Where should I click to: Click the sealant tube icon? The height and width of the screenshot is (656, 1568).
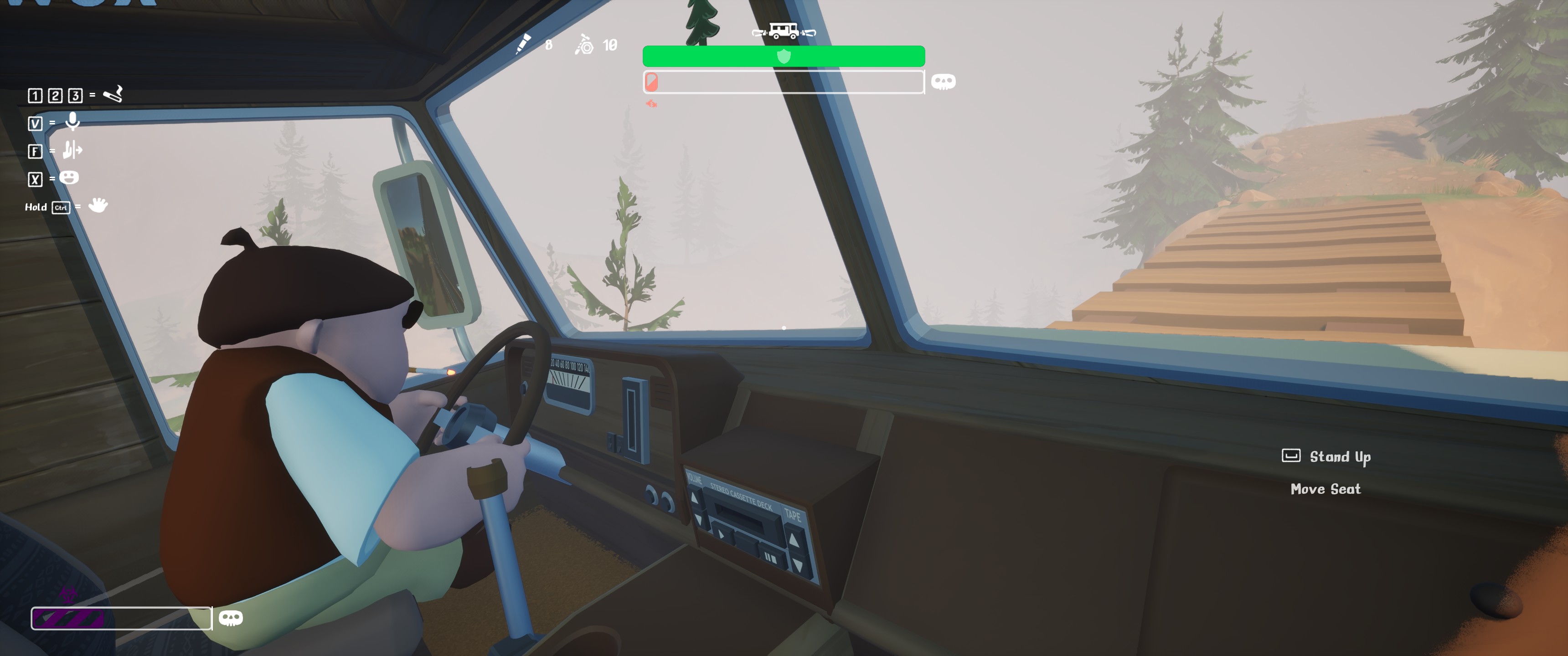[x=523, y=44]
